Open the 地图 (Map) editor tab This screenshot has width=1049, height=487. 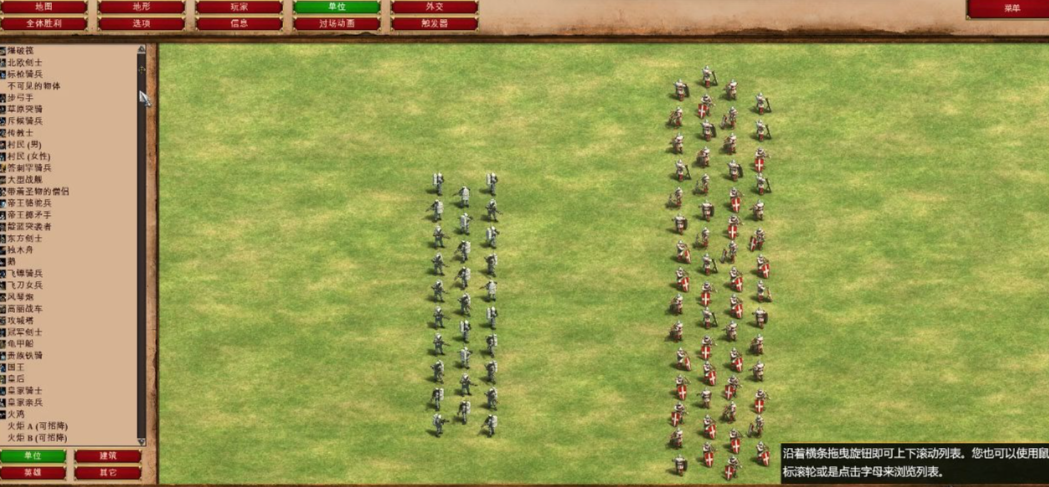[43, 7]
